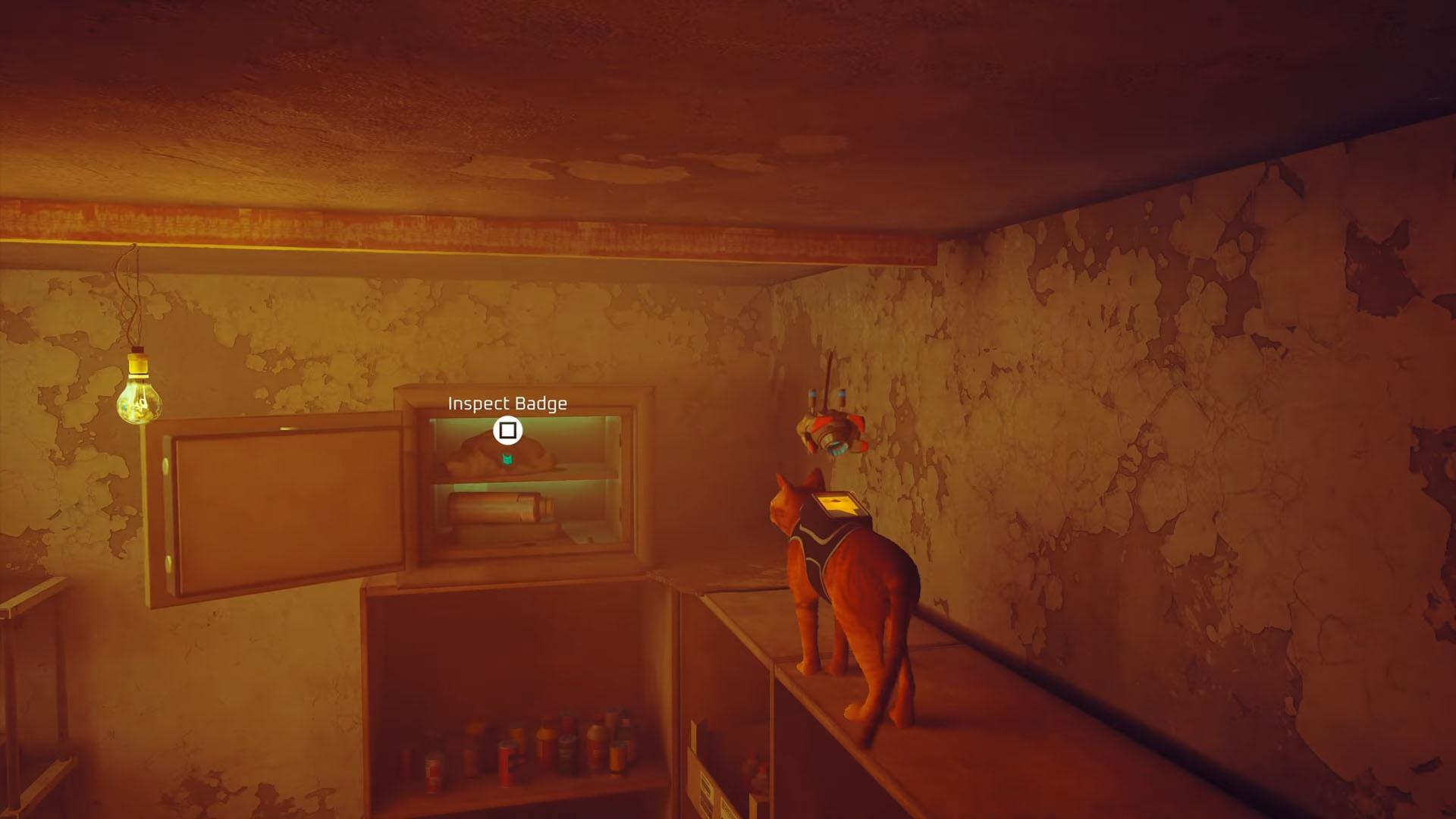Click the blue lens eye of the drone
This screenshot has height=819, width=1456.
[837, 449]
